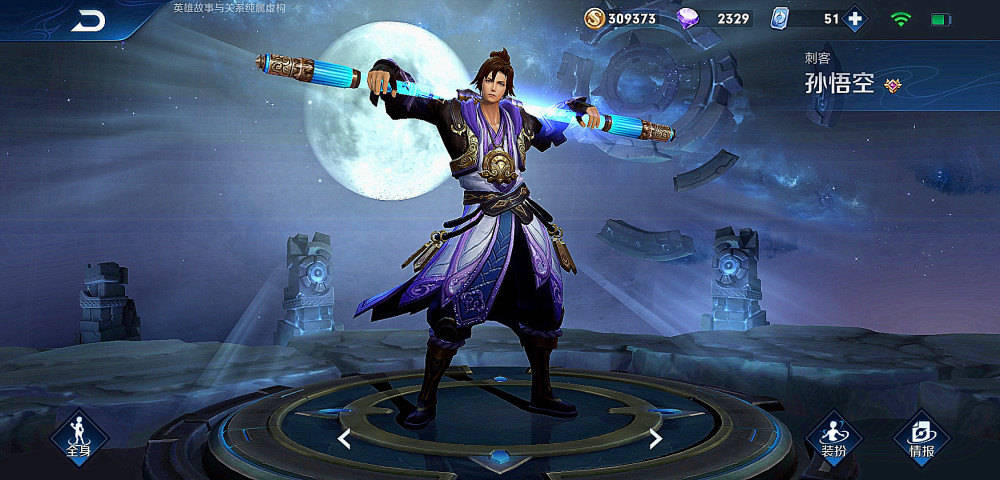Click the purple diamond currency icon

coord(689,19)
